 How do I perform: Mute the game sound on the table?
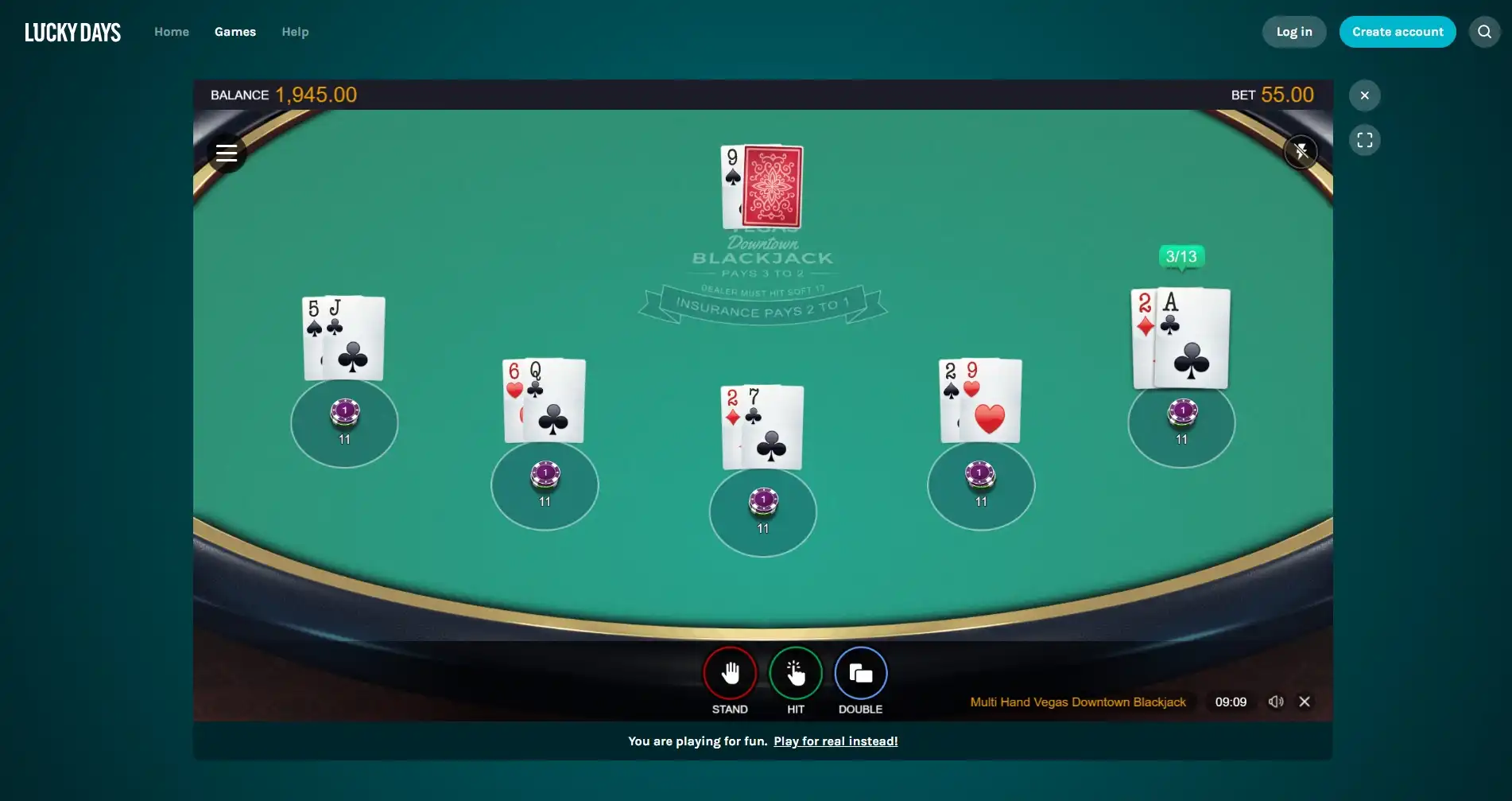click(x=1301, y=150)
